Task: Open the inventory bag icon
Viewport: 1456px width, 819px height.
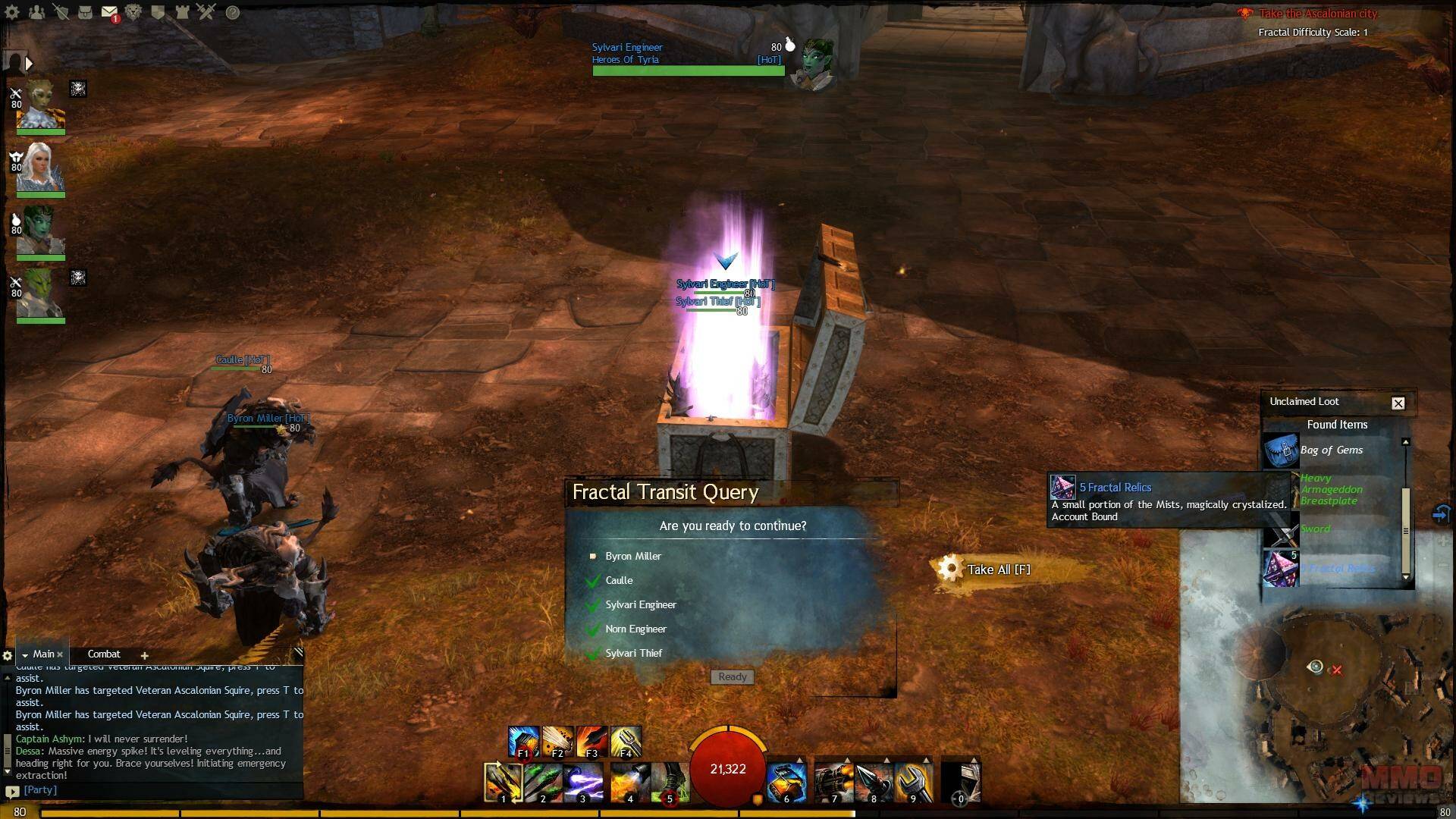Action: (x=85, y=12)
